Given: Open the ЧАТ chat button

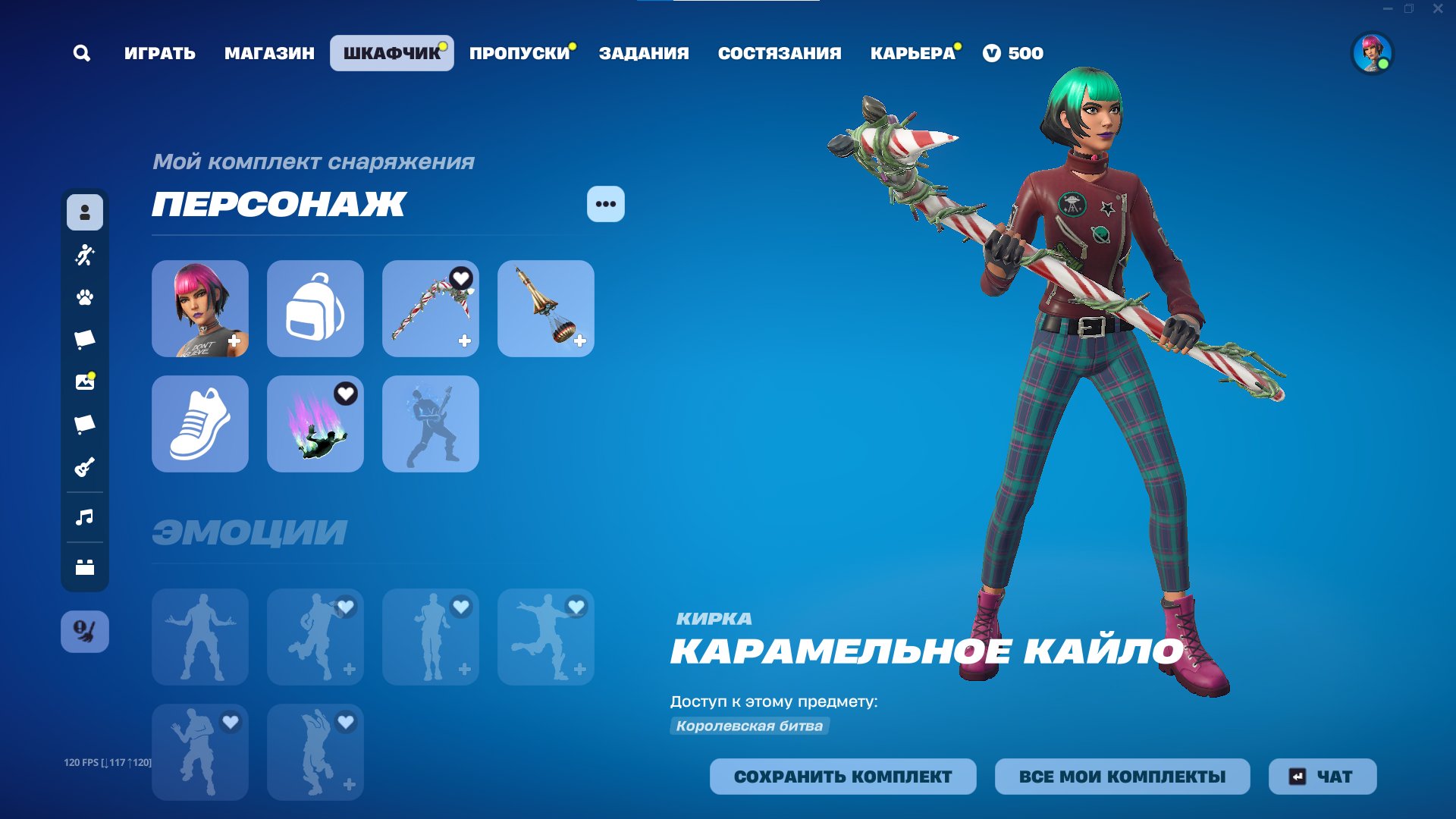Looking at the screenshot, I should click(1323, 777).
